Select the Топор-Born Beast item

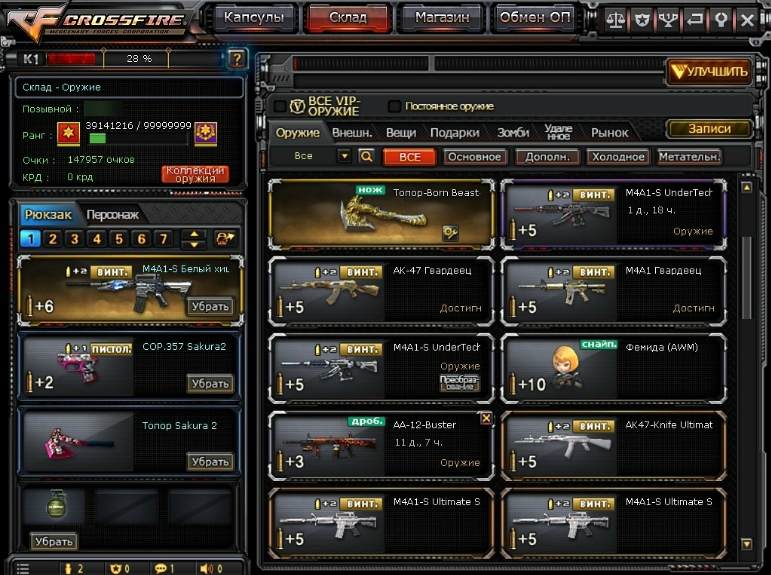point(381,214)
